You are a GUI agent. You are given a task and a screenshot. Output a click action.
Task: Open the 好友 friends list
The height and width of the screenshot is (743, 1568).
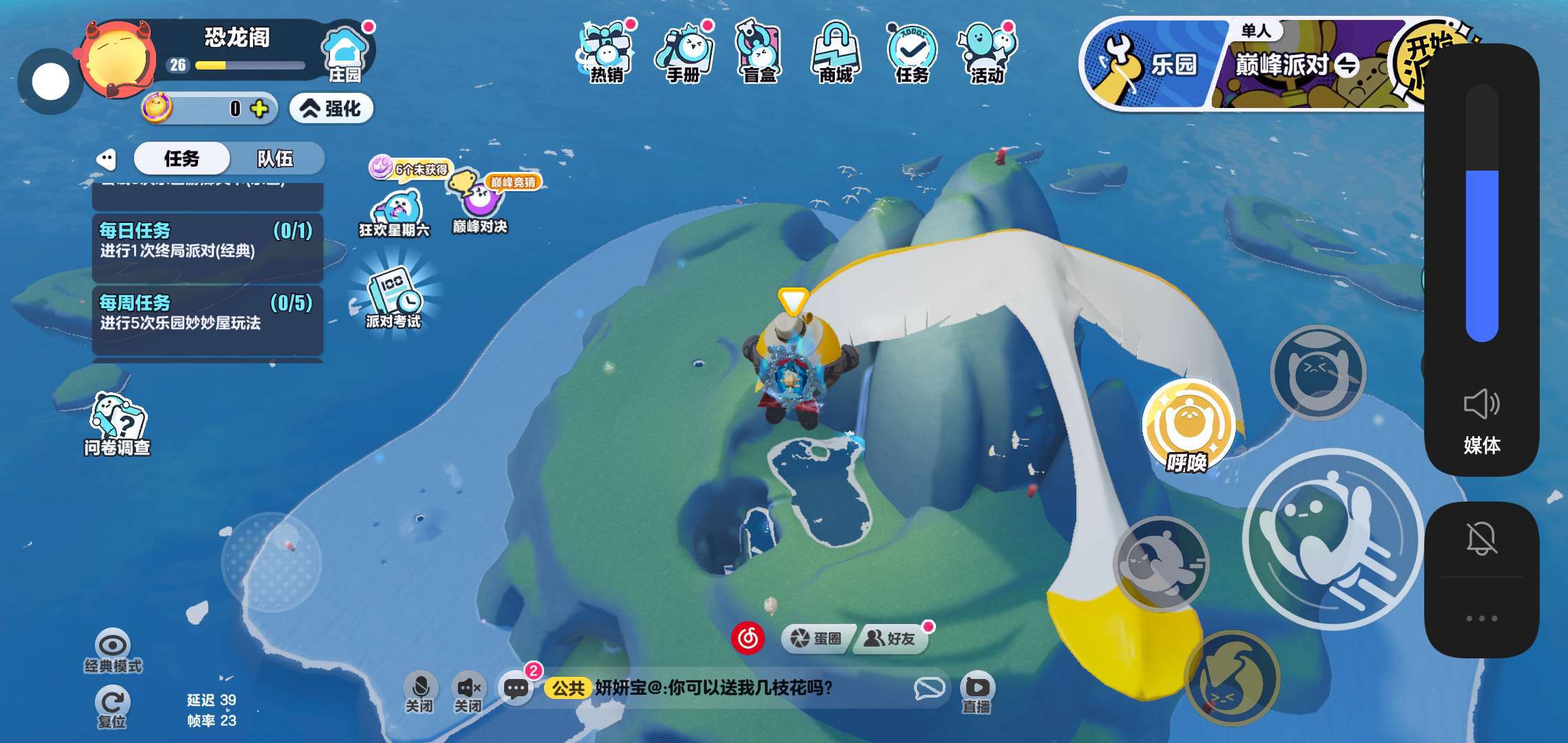click(x=890, y=638)
